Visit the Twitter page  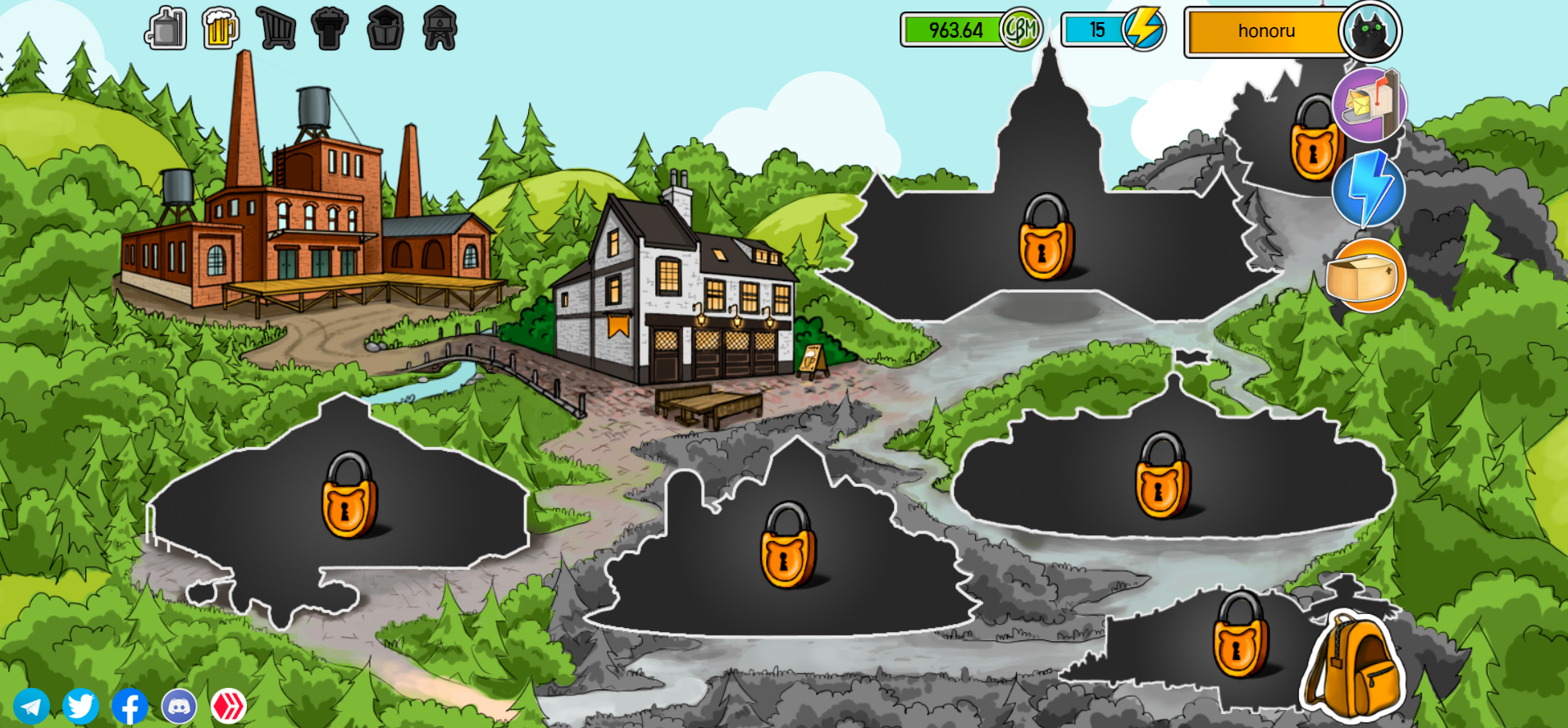[x=80, y=706]
